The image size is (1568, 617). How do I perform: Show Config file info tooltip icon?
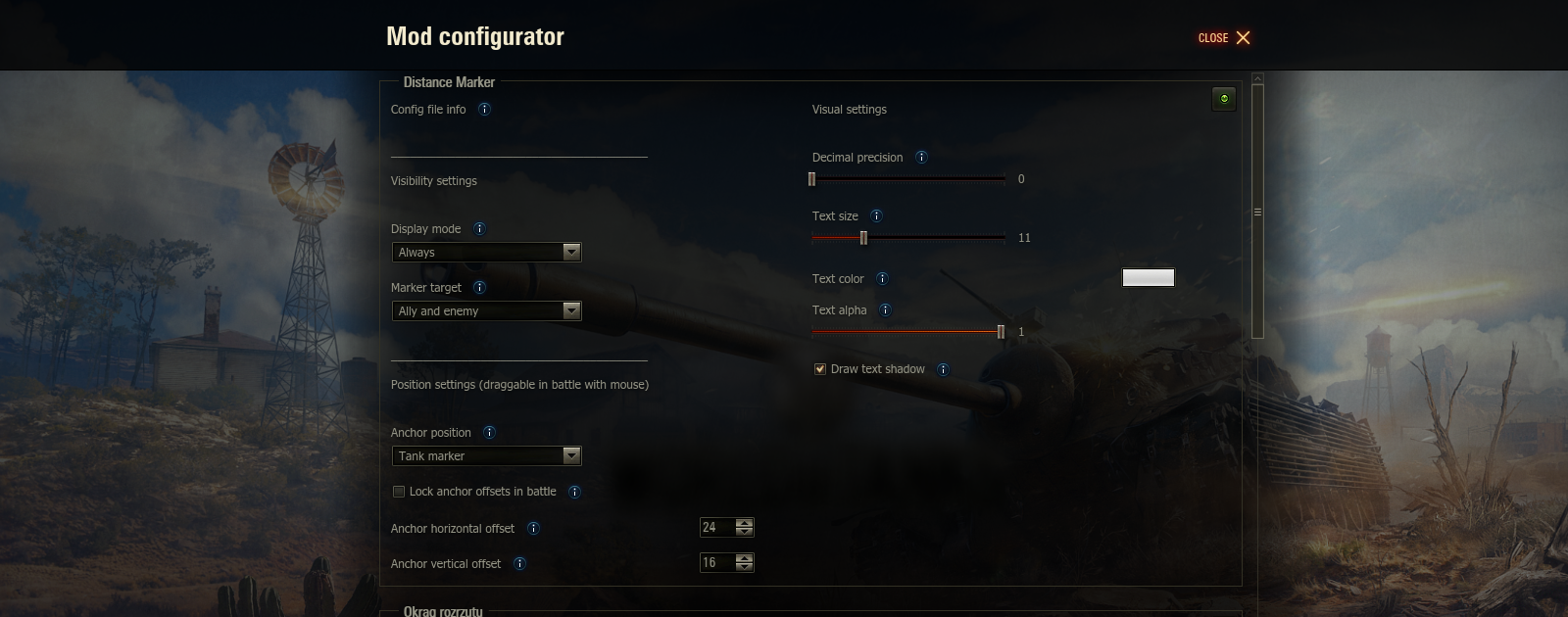tap(484, 110)
